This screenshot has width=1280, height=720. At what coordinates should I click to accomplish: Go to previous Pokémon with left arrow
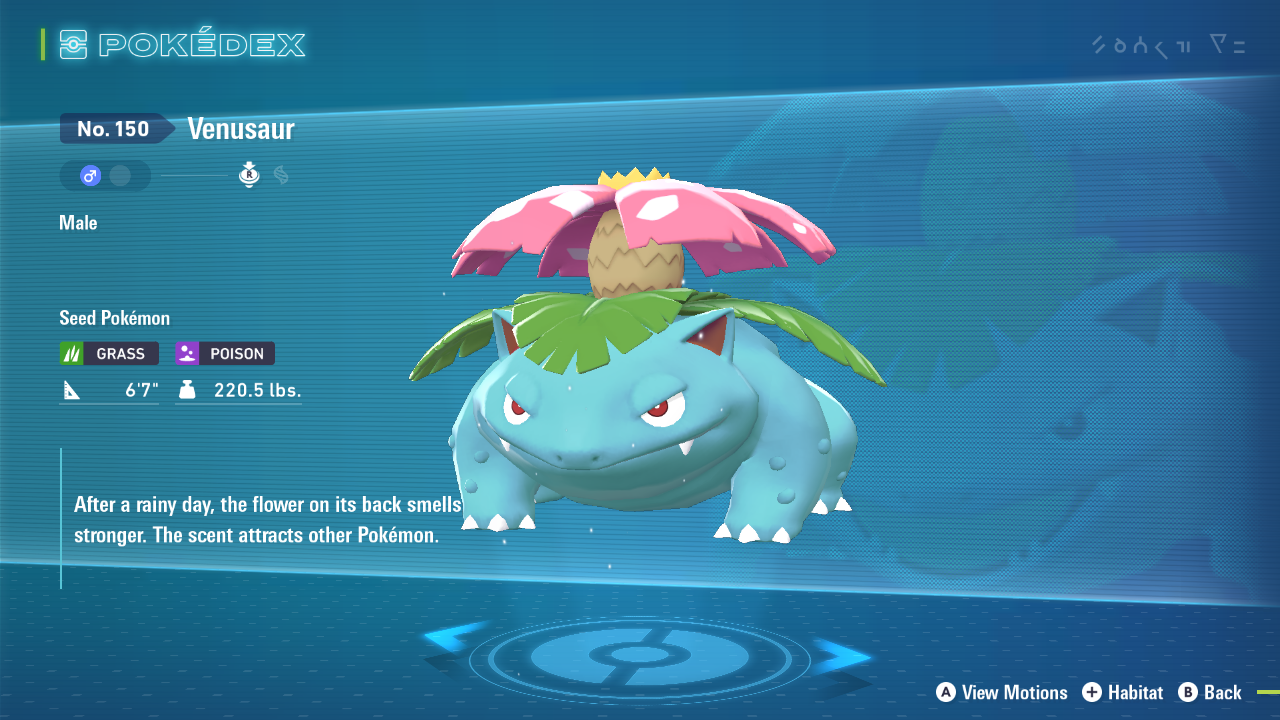(x=455, y=642)
